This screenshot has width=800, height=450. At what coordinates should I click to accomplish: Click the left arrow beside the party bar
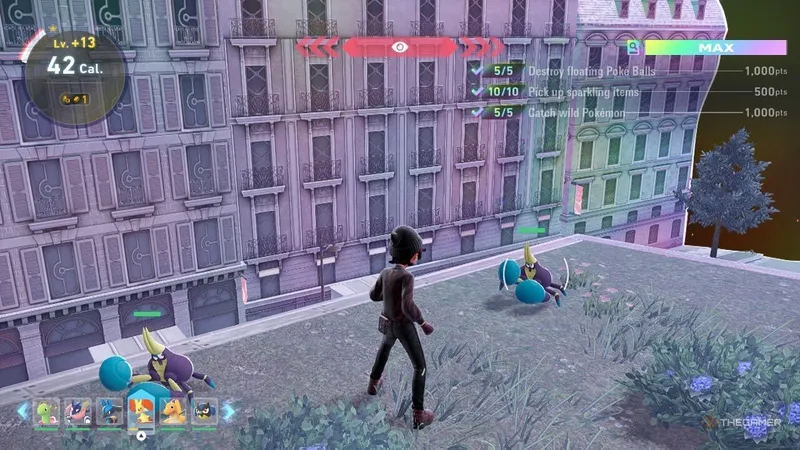pos(22,411)
